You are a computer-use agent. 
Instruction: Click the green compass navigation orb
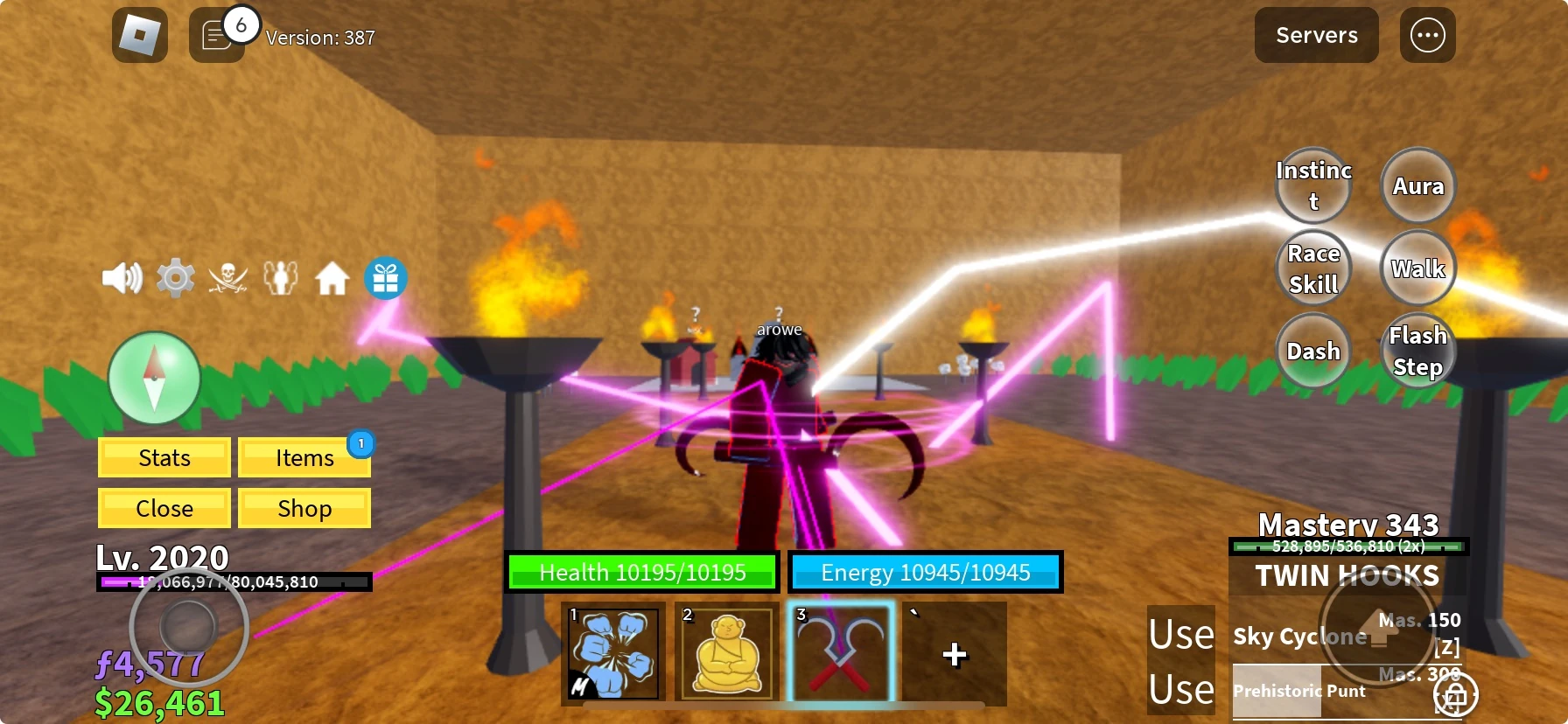153,378
